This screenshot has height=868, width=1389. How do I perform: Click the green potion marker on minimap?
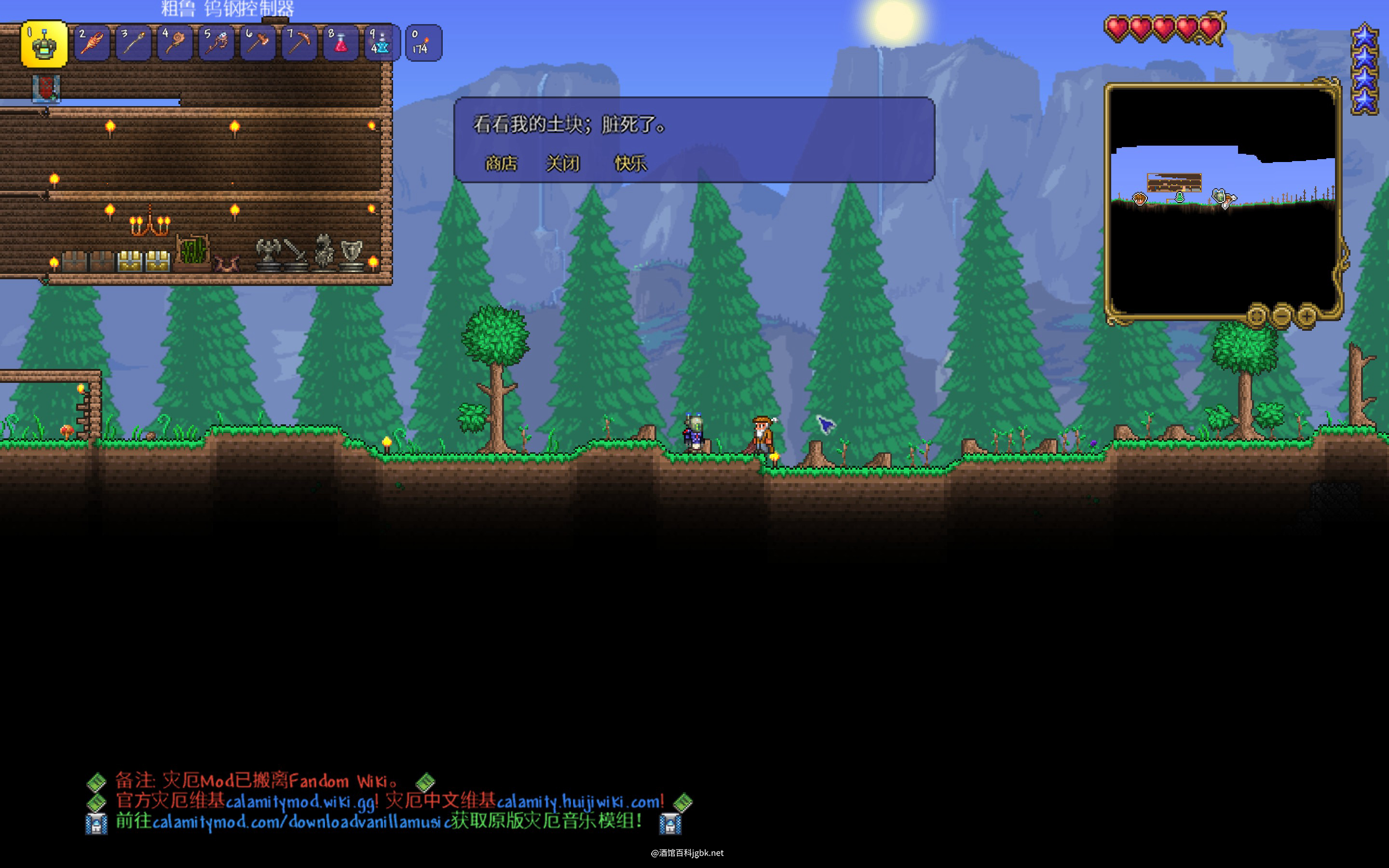coord(1180,198)
